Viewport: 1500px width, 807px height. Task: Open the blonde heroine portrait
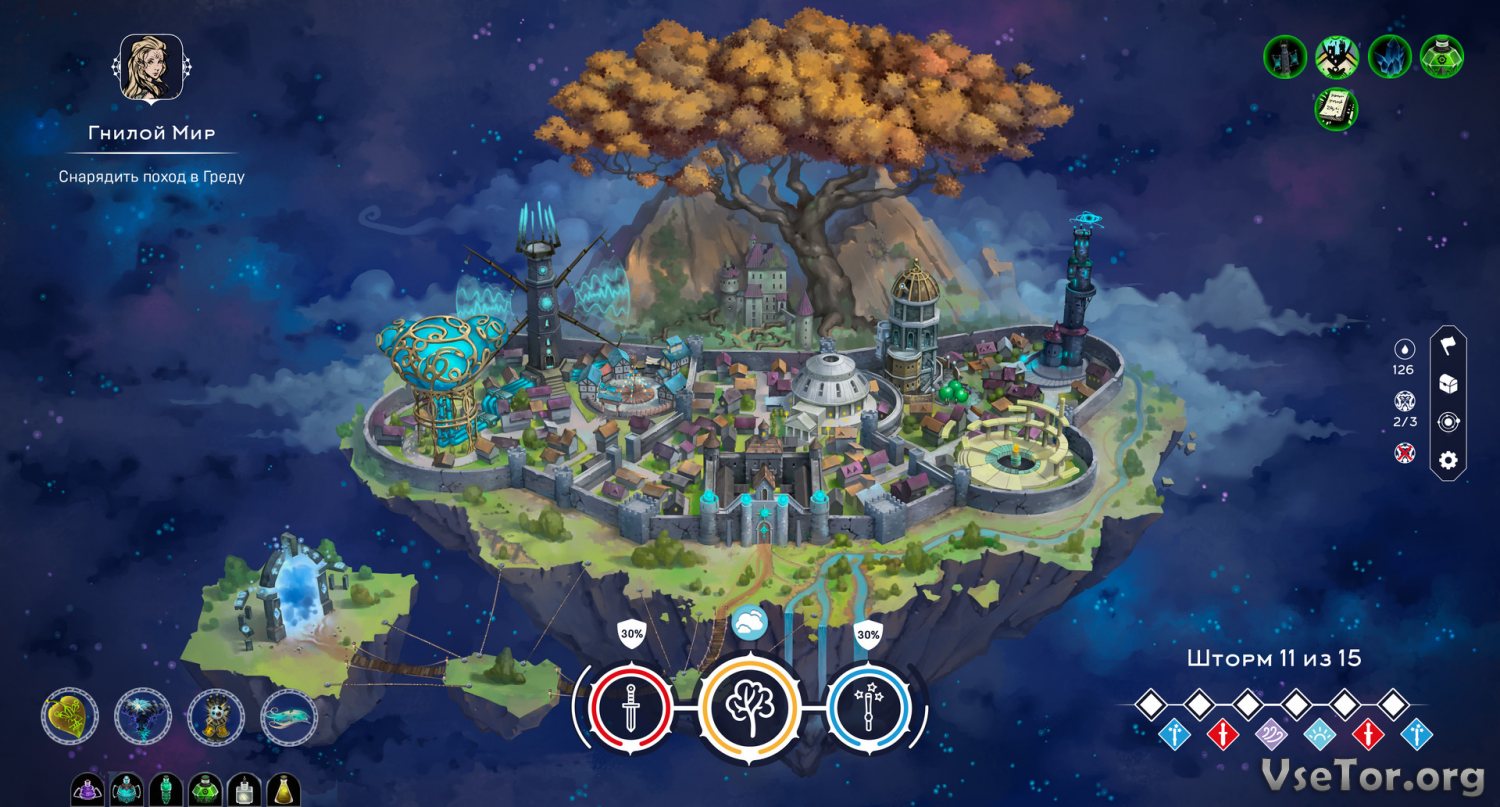click(151, 68)
